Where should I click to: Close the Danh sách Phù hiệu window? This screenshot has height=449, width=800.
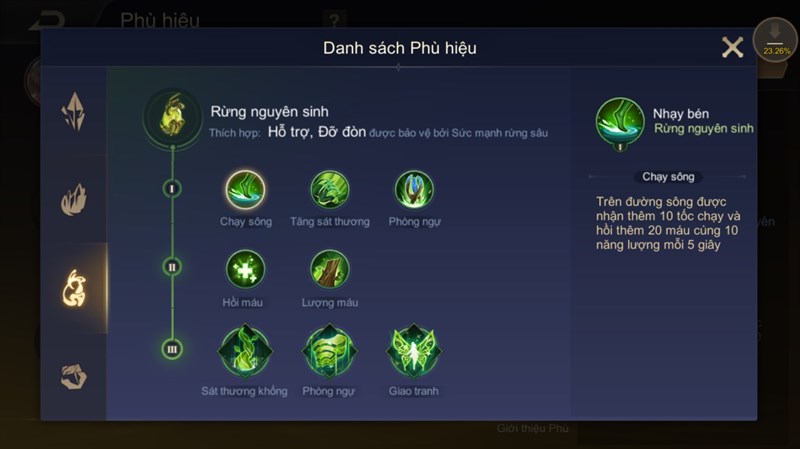point(732,47)
